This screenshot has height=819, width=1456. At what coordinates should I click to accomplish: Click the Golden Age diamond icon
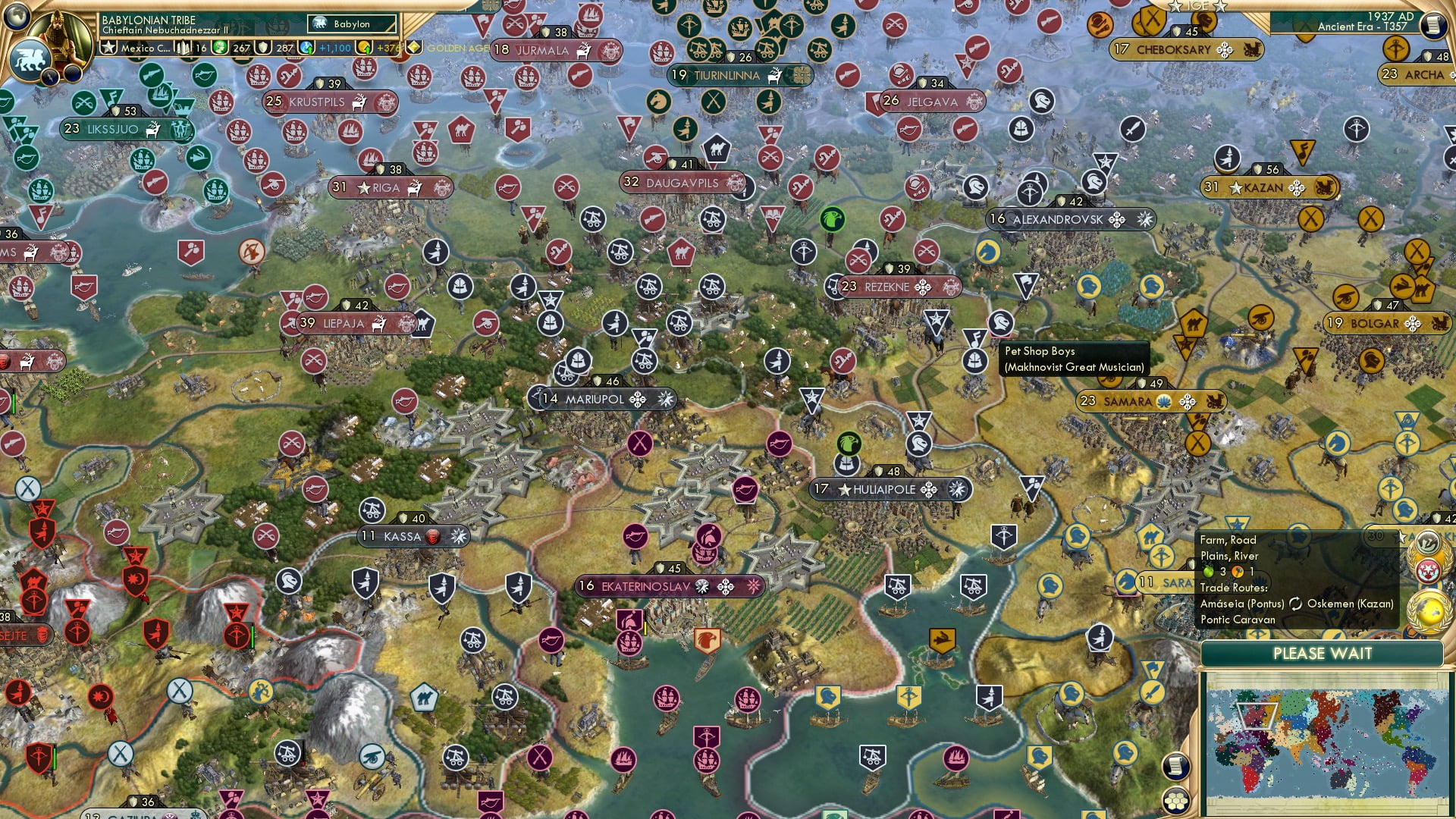[413, 48]
